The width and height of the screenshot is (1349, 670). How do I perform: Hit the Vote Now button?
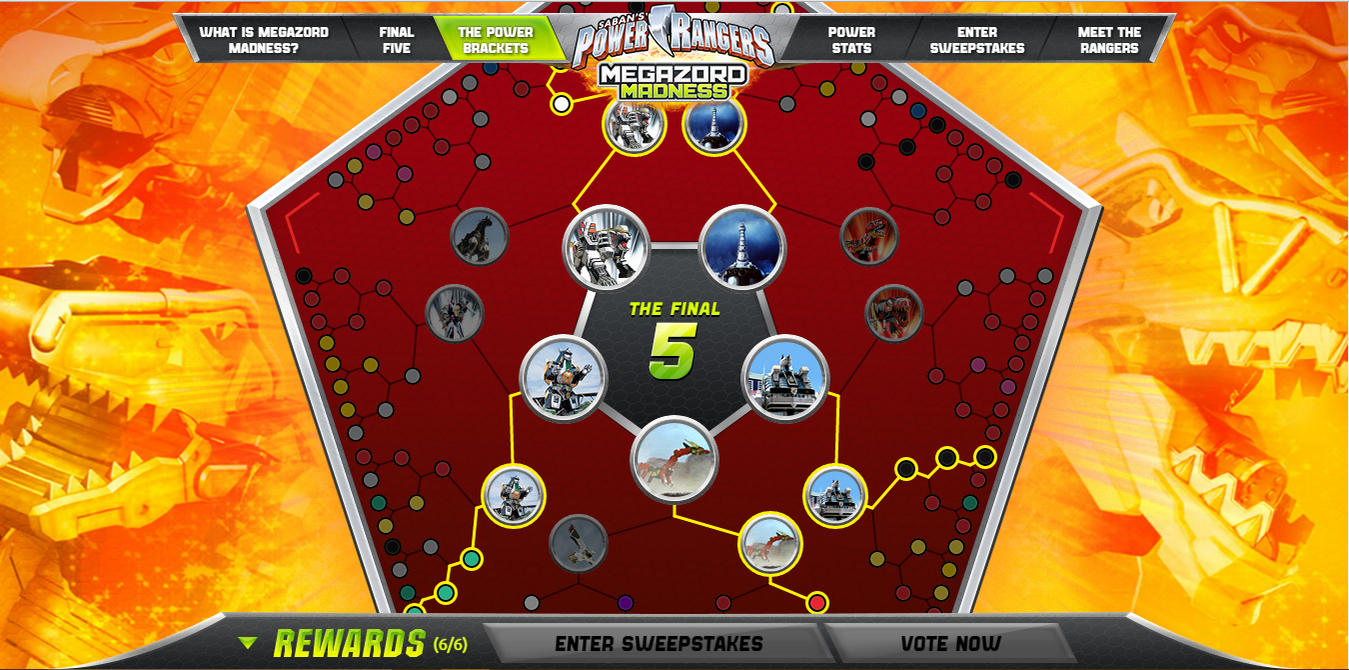[x=950, y=644]
